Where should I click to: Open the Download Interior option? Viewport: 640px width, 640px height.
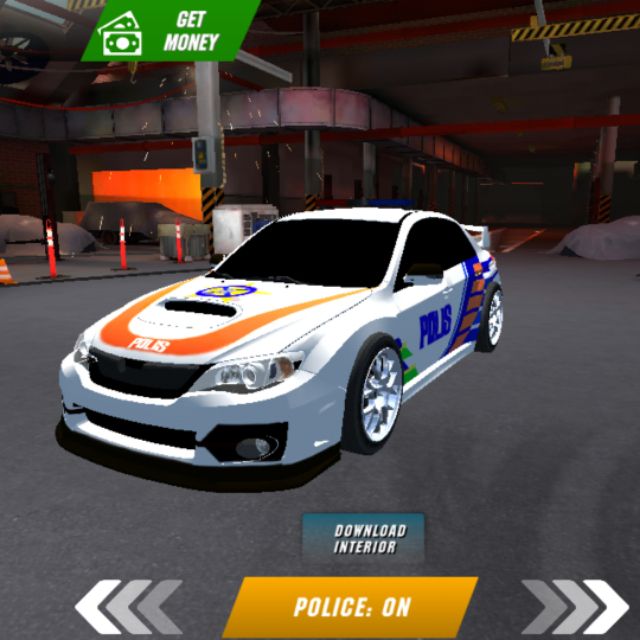(x=364, y=539)
